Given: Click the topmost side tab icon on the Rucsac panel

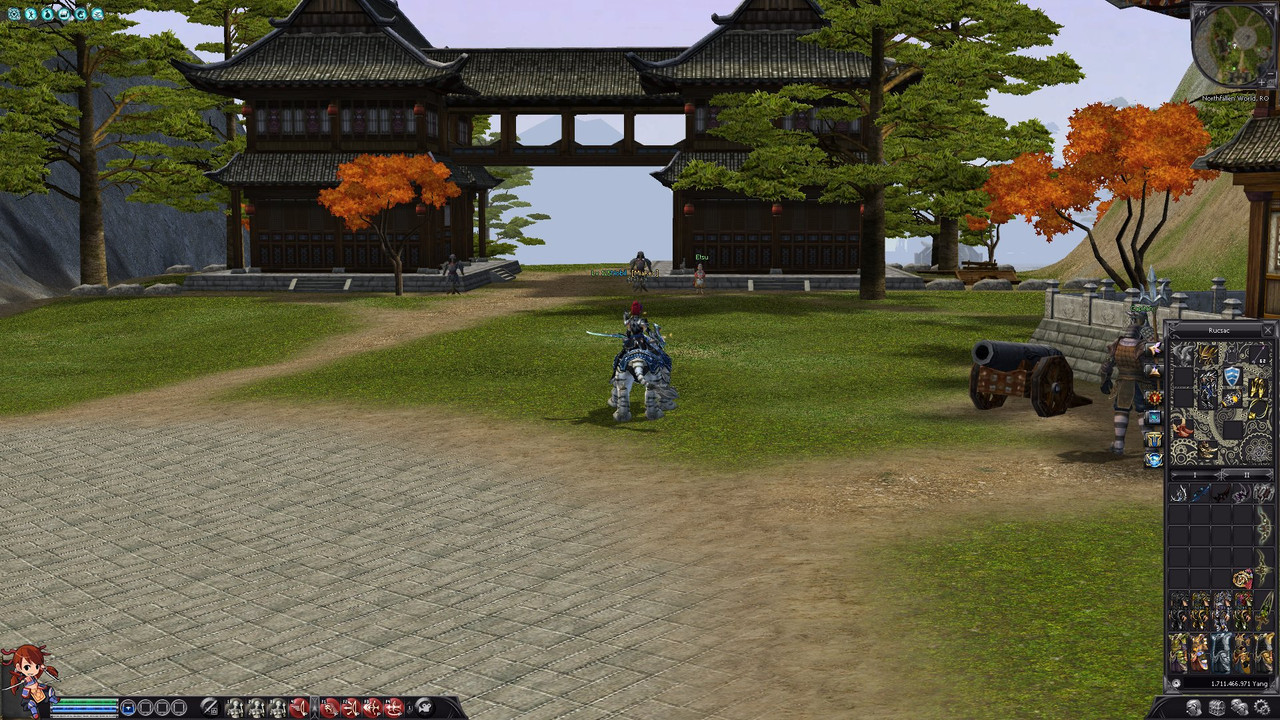Looking at the screenshot, I should 1154,349.
